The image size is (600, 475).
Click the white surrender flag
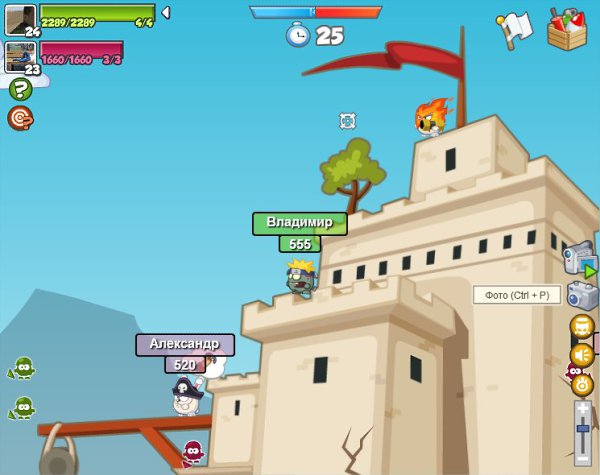click(515, 29)
